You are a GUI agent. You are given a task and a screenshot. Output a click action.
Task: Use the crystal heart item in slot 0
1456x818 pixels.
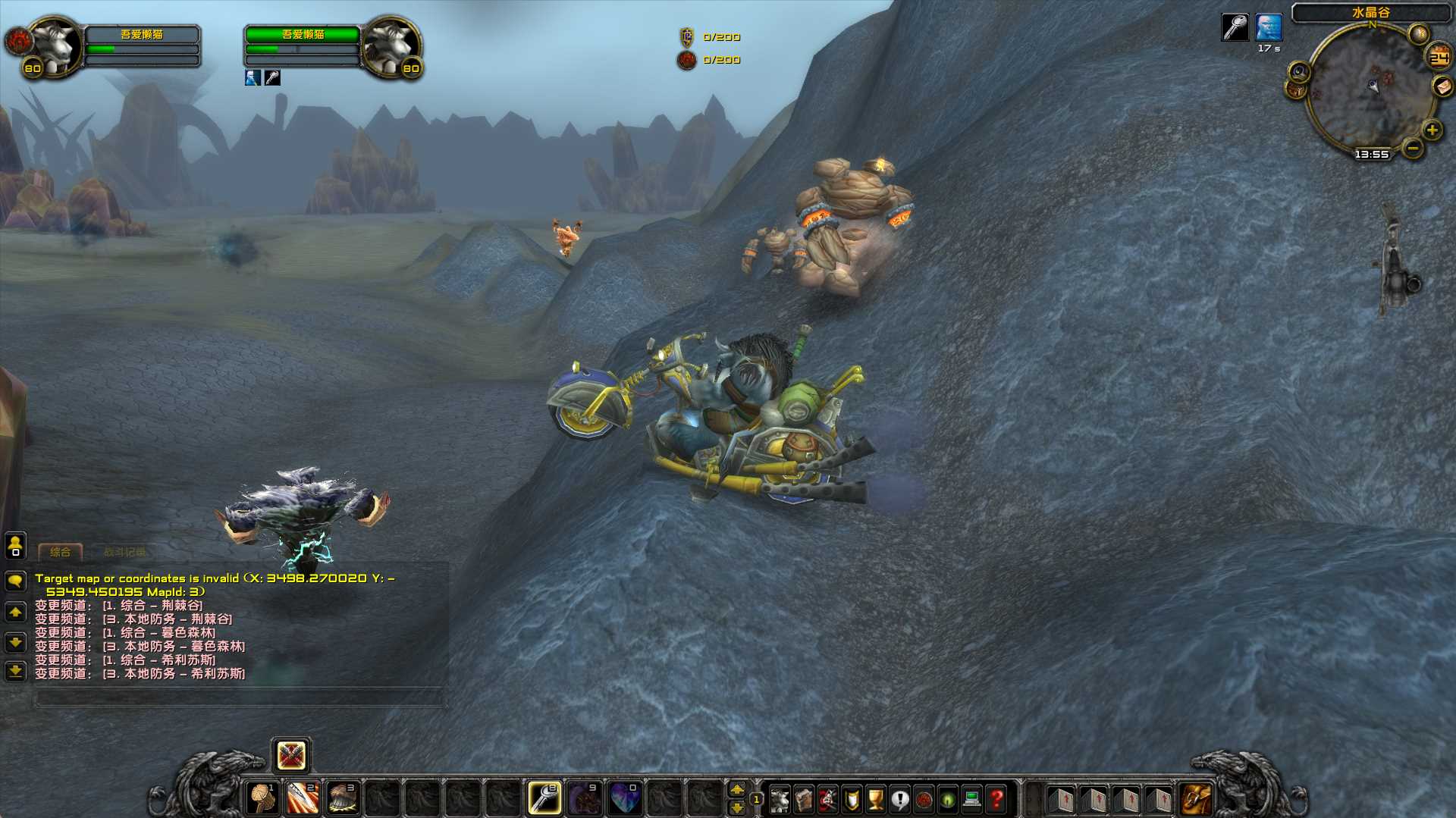[625, 798]
